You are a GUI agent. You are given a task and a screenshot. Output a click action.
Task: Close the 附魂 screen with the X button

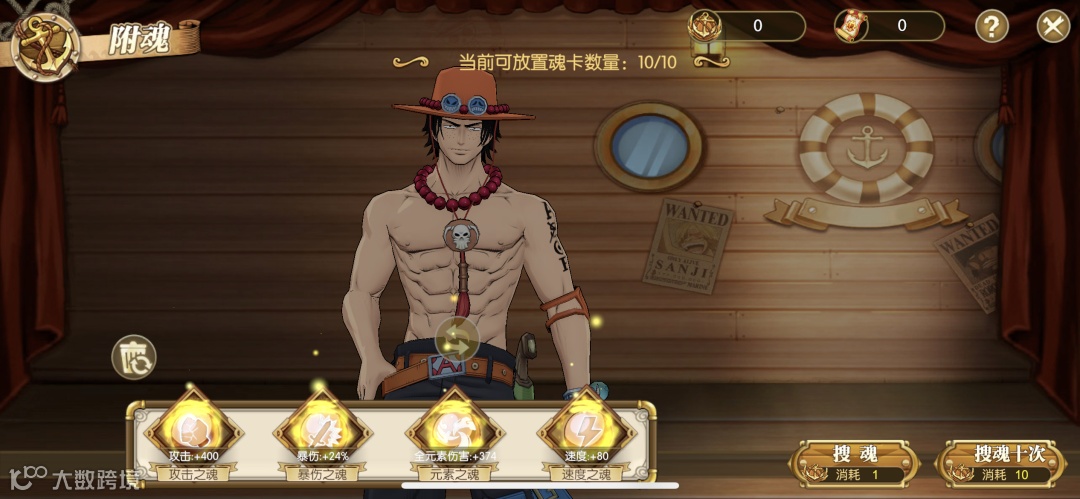click(x=1052, y=26)
